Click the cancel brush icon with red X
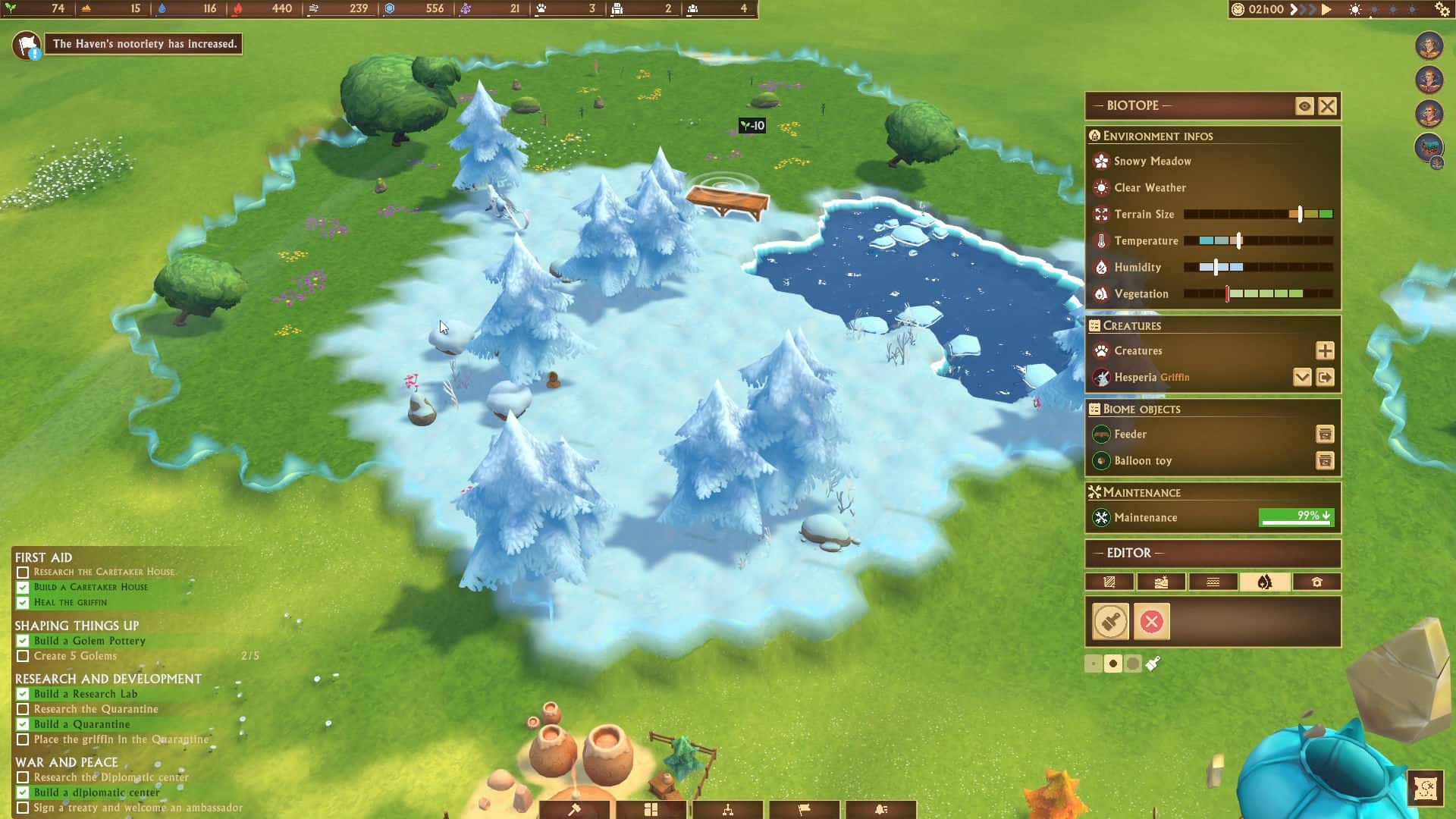The image size is (1456, 819). (1152, 621)
